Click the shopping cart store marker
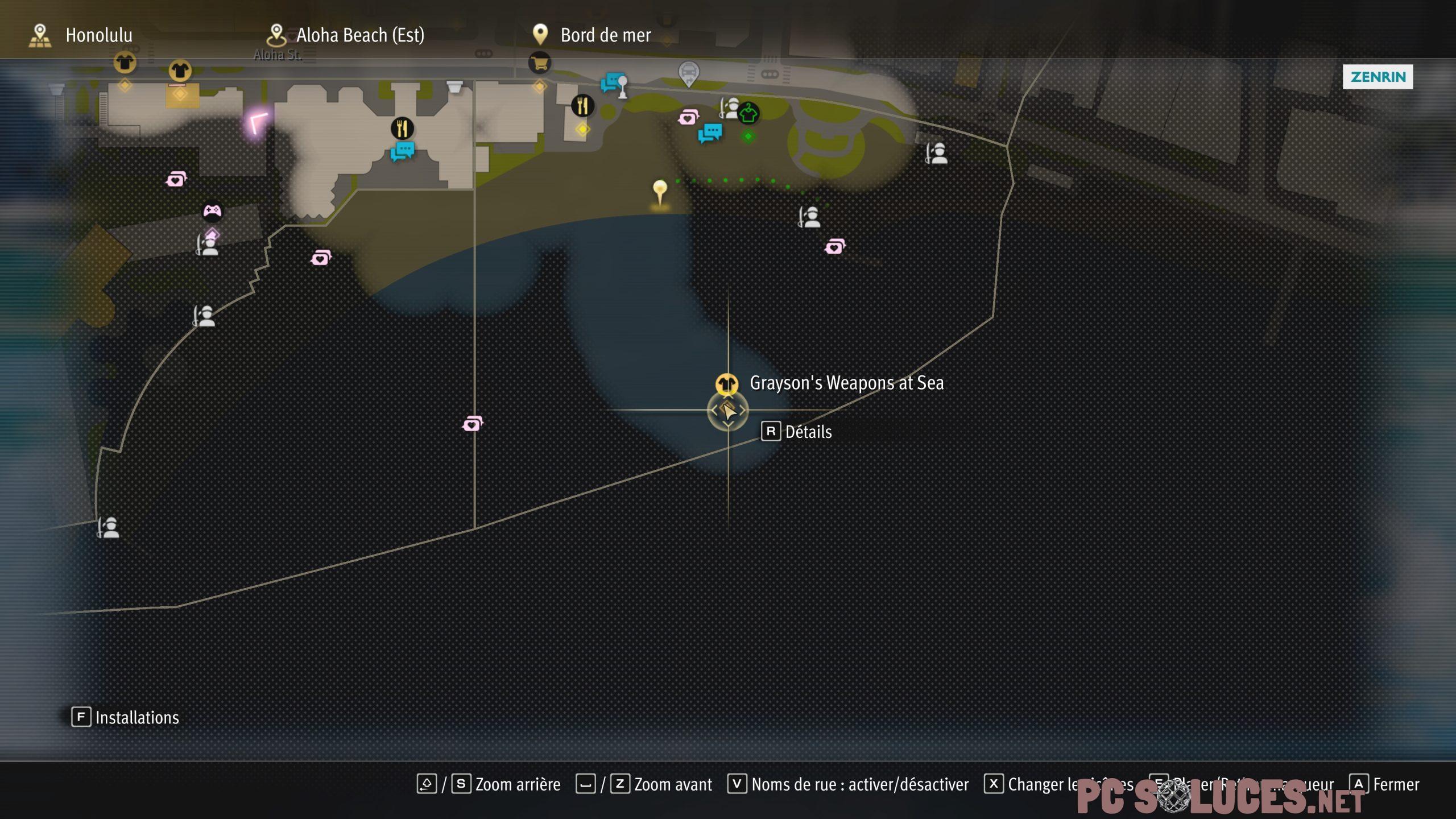 click(539, 63)
